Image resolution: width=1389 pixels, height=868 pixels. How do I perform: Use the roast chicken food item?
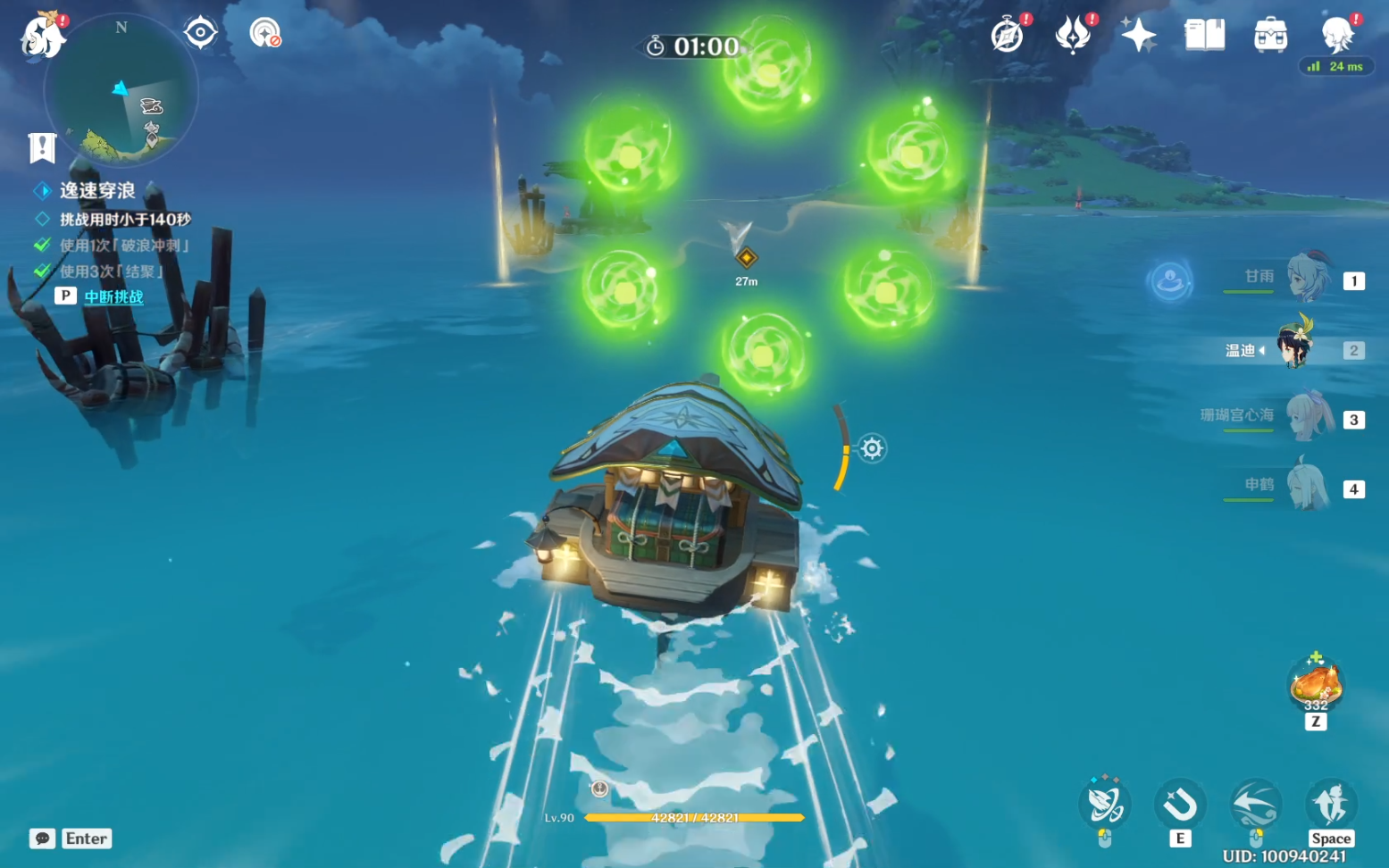pos(1315,686)
